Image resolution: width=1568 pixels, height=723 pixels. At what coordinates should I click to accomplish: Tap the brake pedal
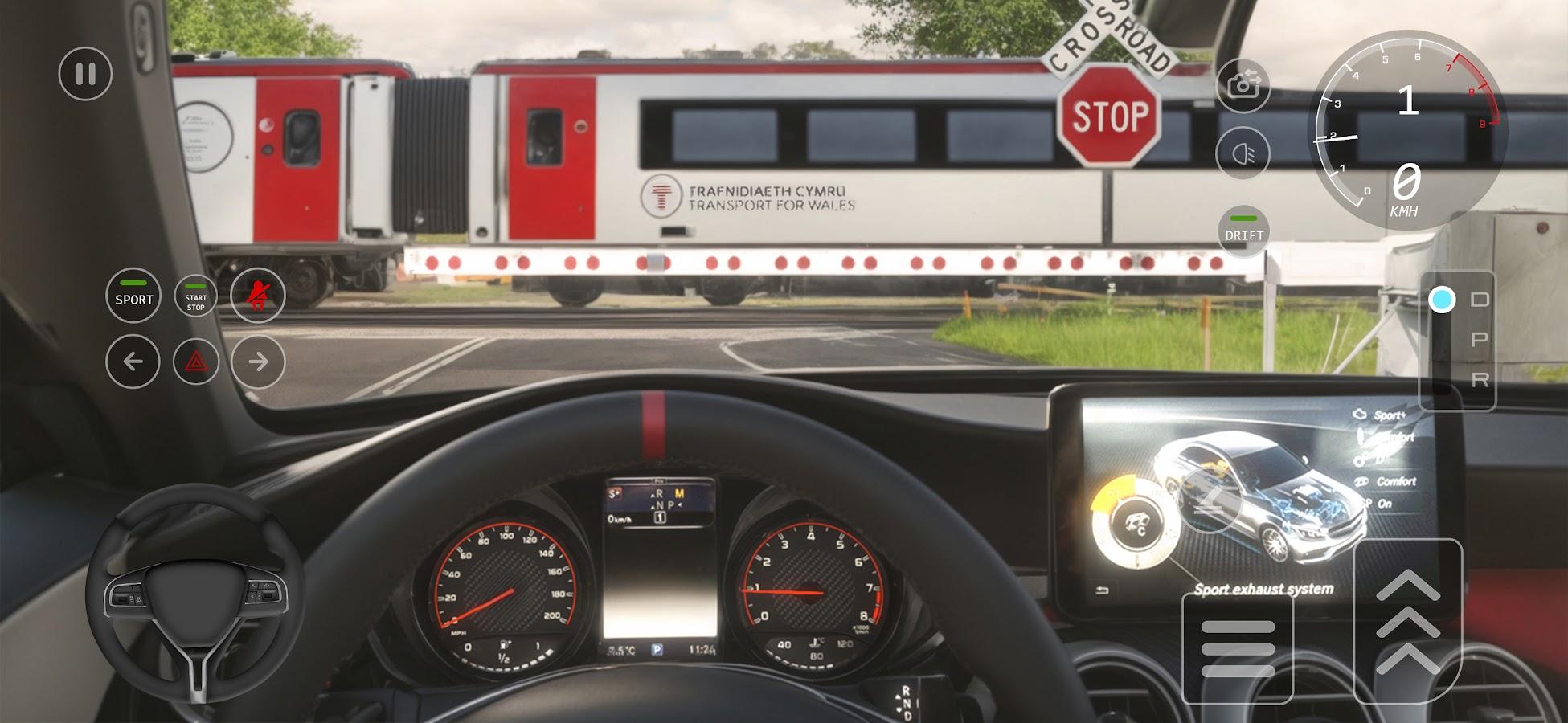[x=1238, y=647]
